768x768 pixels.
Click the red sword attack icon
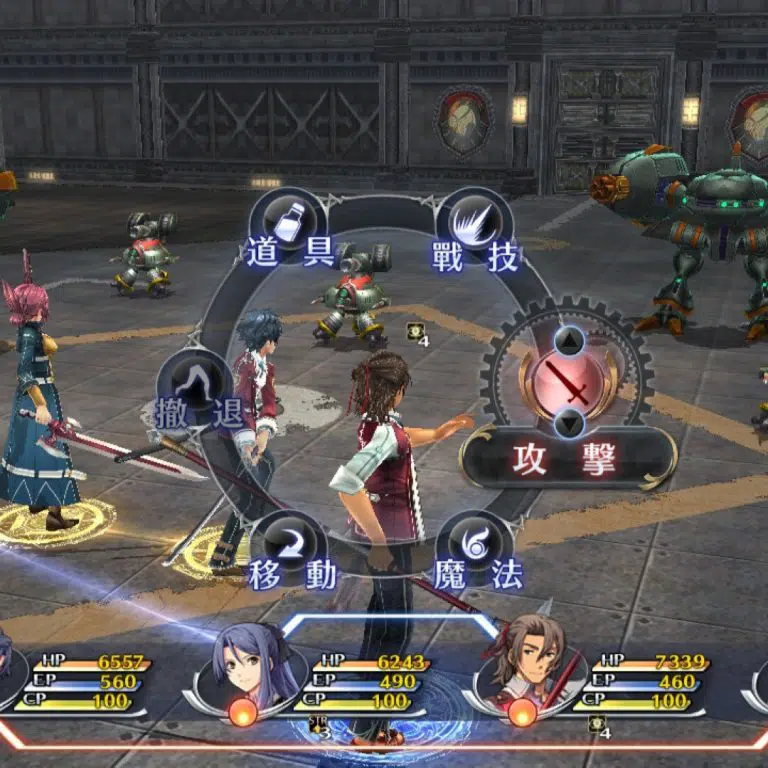pos(567,382)
